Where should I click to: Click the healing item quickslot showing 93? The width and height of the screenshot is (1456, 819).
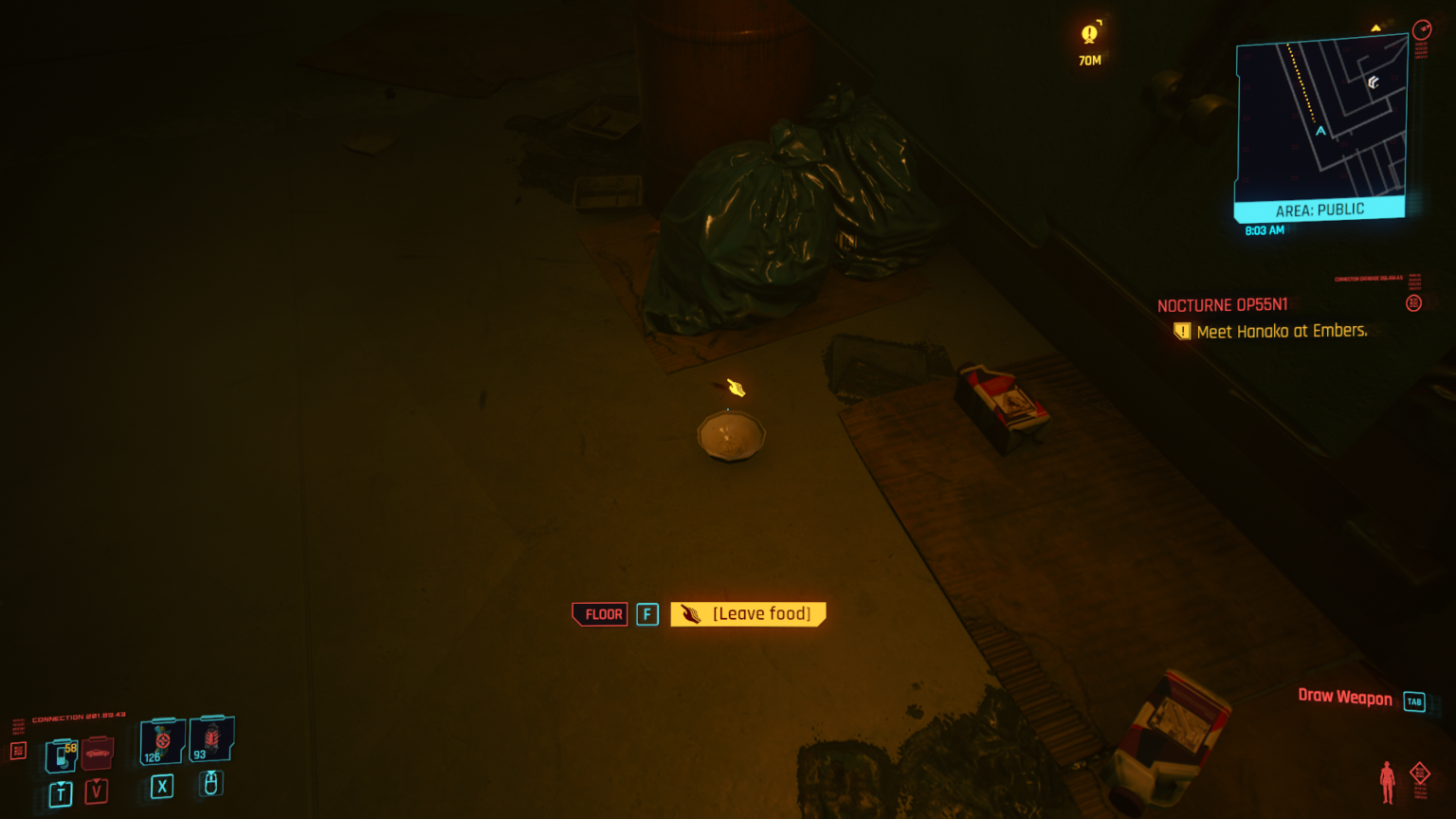tap(212, 739)
